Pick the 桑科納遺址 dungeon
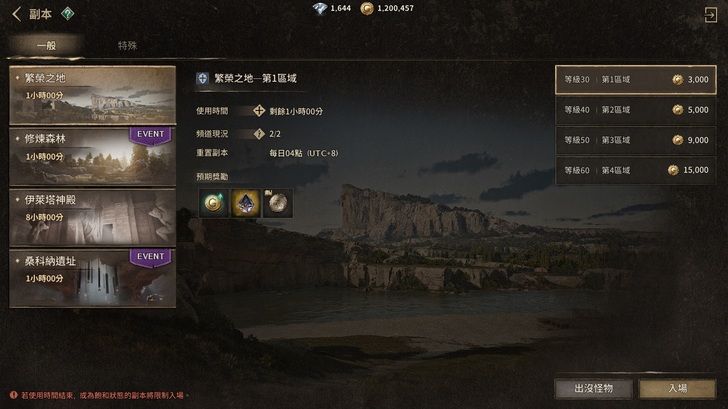This screenshot has height=409, width=728. (92, 276)
